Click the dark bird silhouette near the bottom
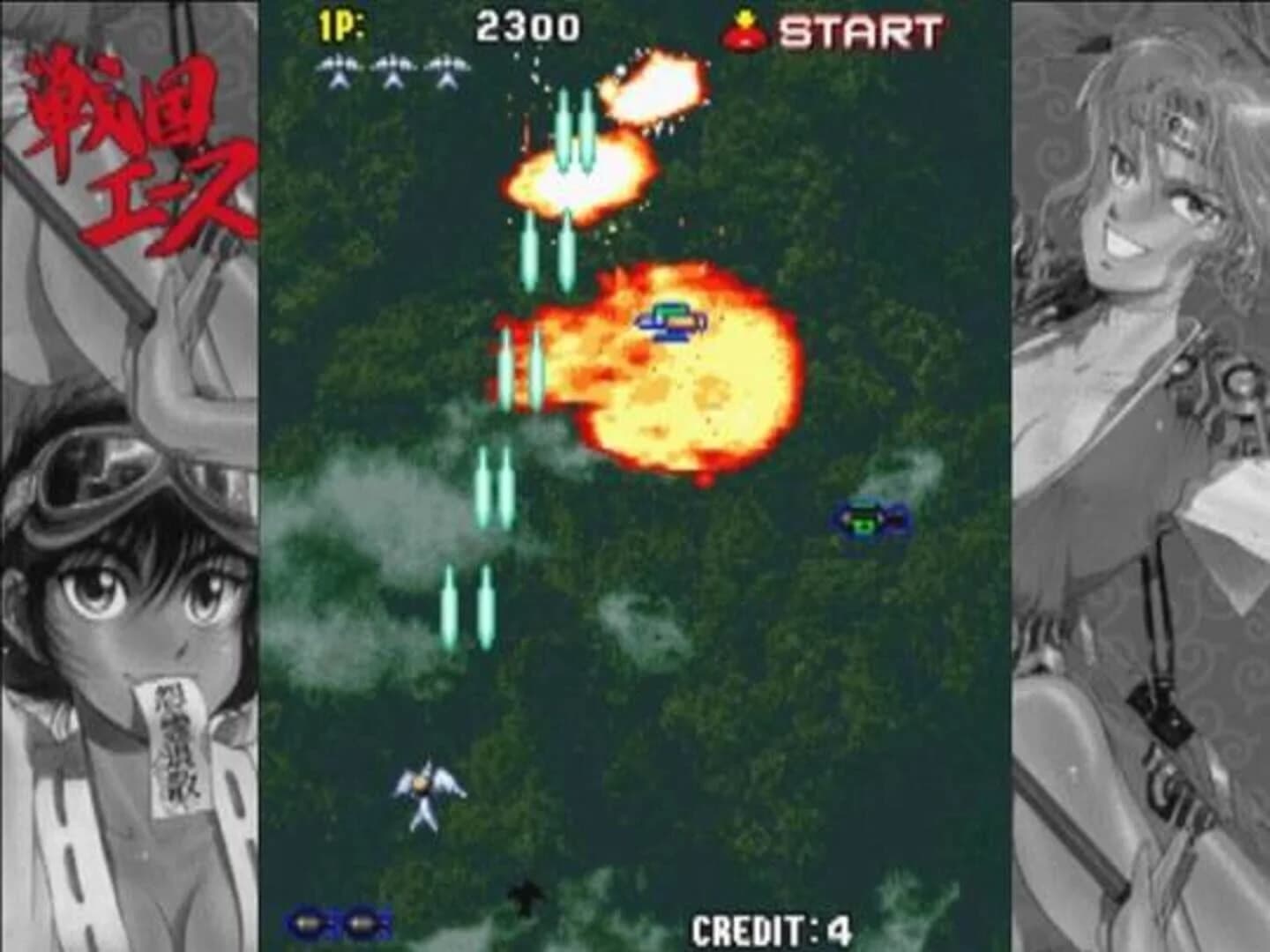 point(527,895)
